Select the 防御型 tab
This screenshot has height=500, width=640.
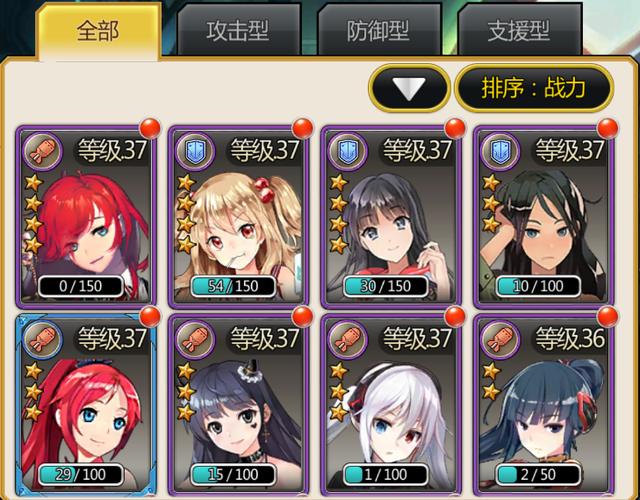coord(379,31)
